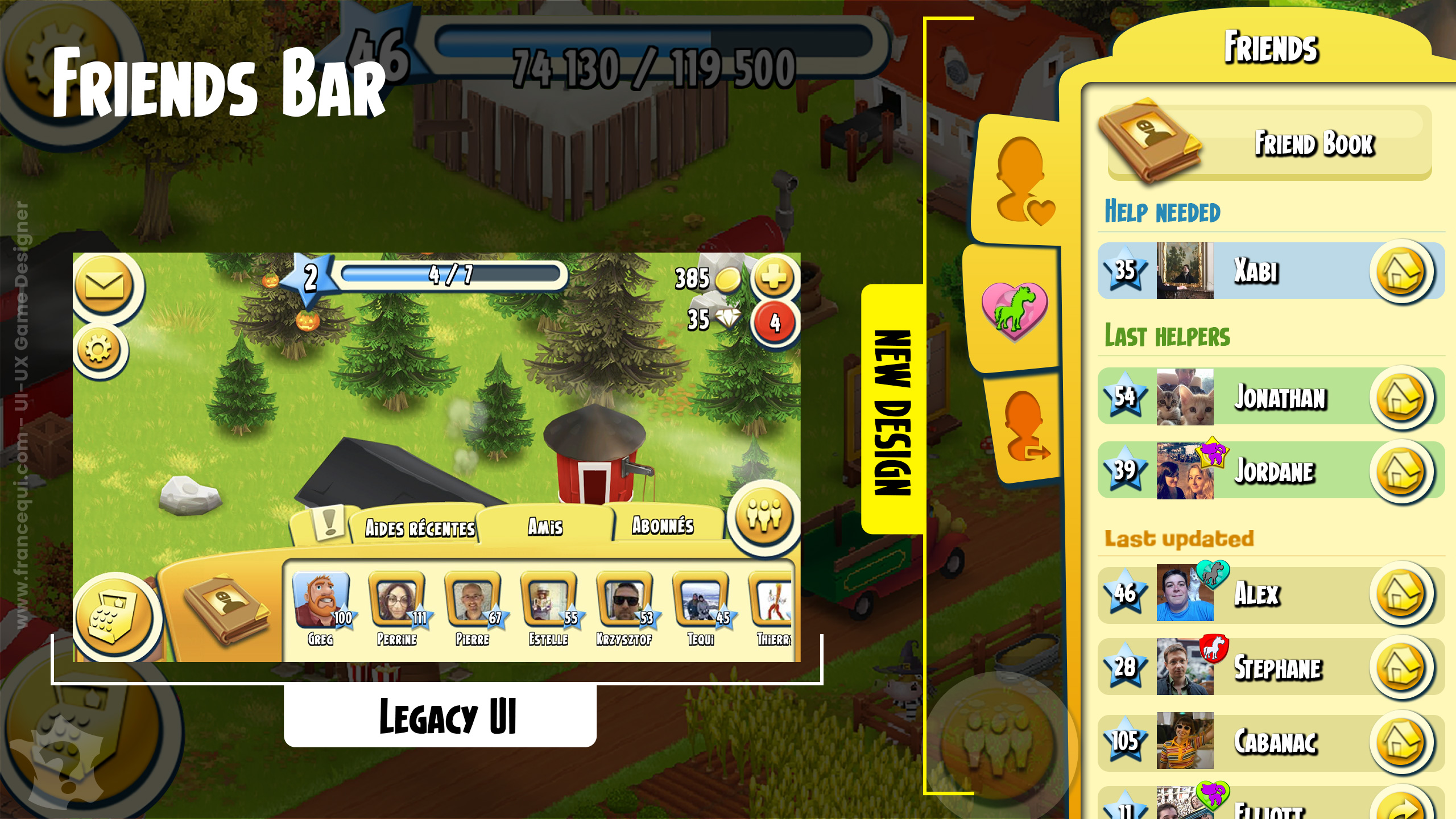Choose Perrine's portrait in the friends bar

pyautogui.click(x=397, y=601)
